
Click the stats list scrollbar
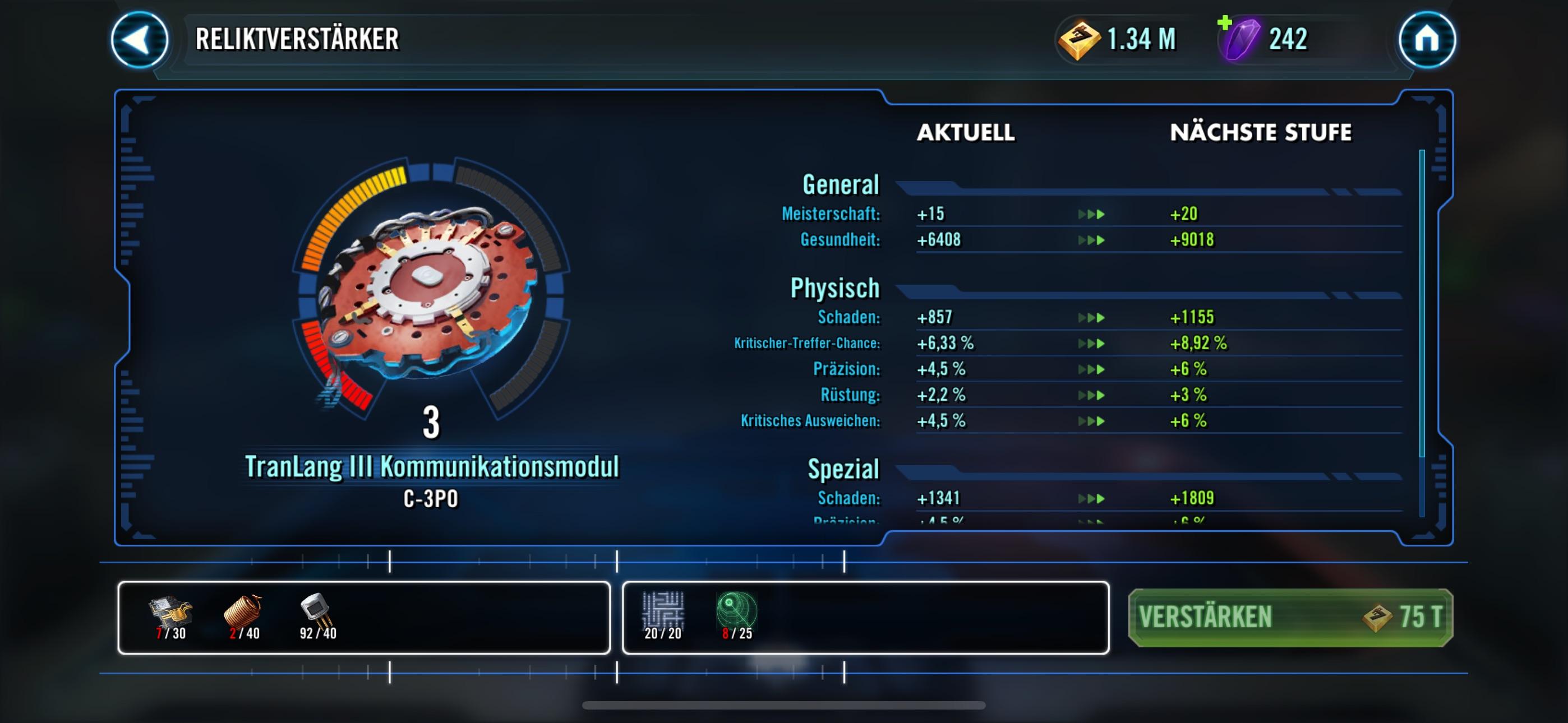1422,303
